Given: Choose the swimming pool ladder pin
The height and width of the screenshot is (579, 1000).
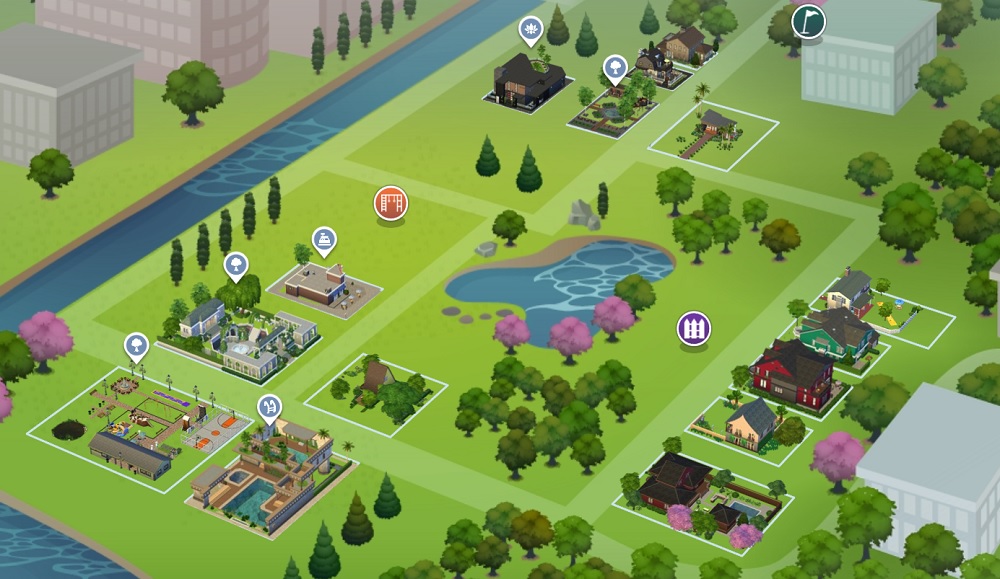Looking at the screenshot, I should pos(269,407).
